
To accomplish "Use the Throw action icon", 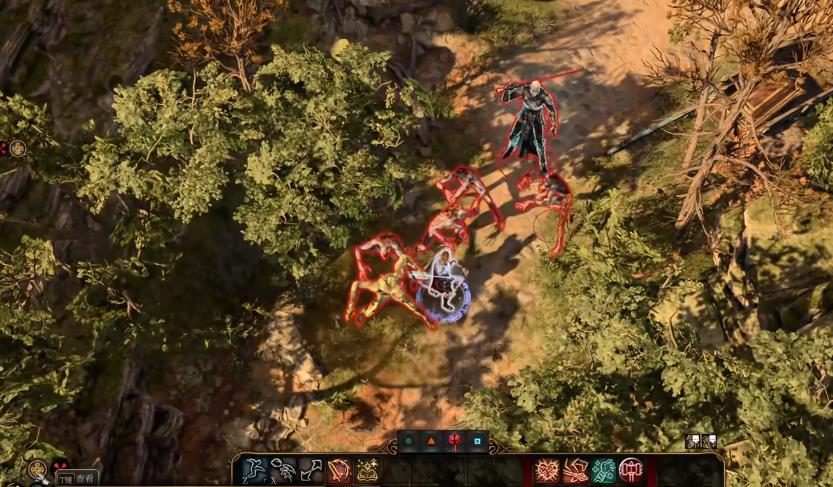I will point(311,470).
